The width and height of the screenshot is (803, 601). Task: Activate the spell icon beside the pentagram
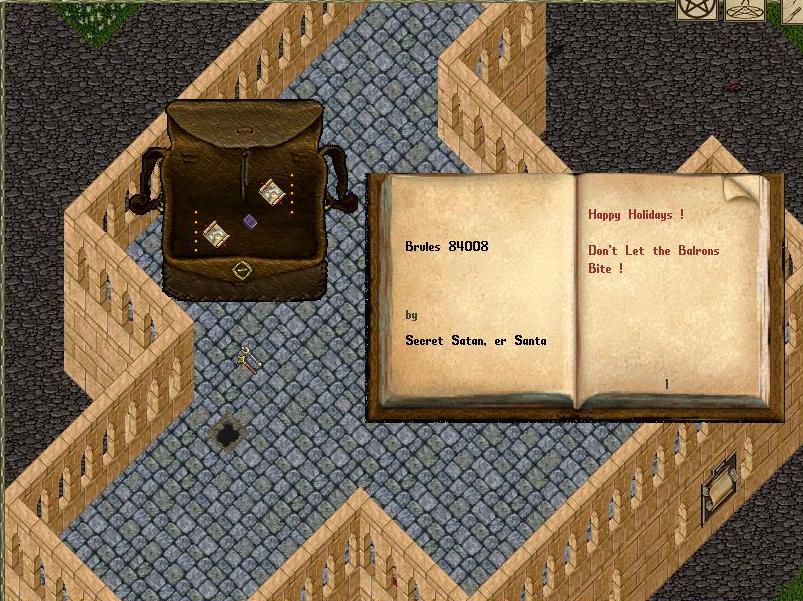coord(744,9)
